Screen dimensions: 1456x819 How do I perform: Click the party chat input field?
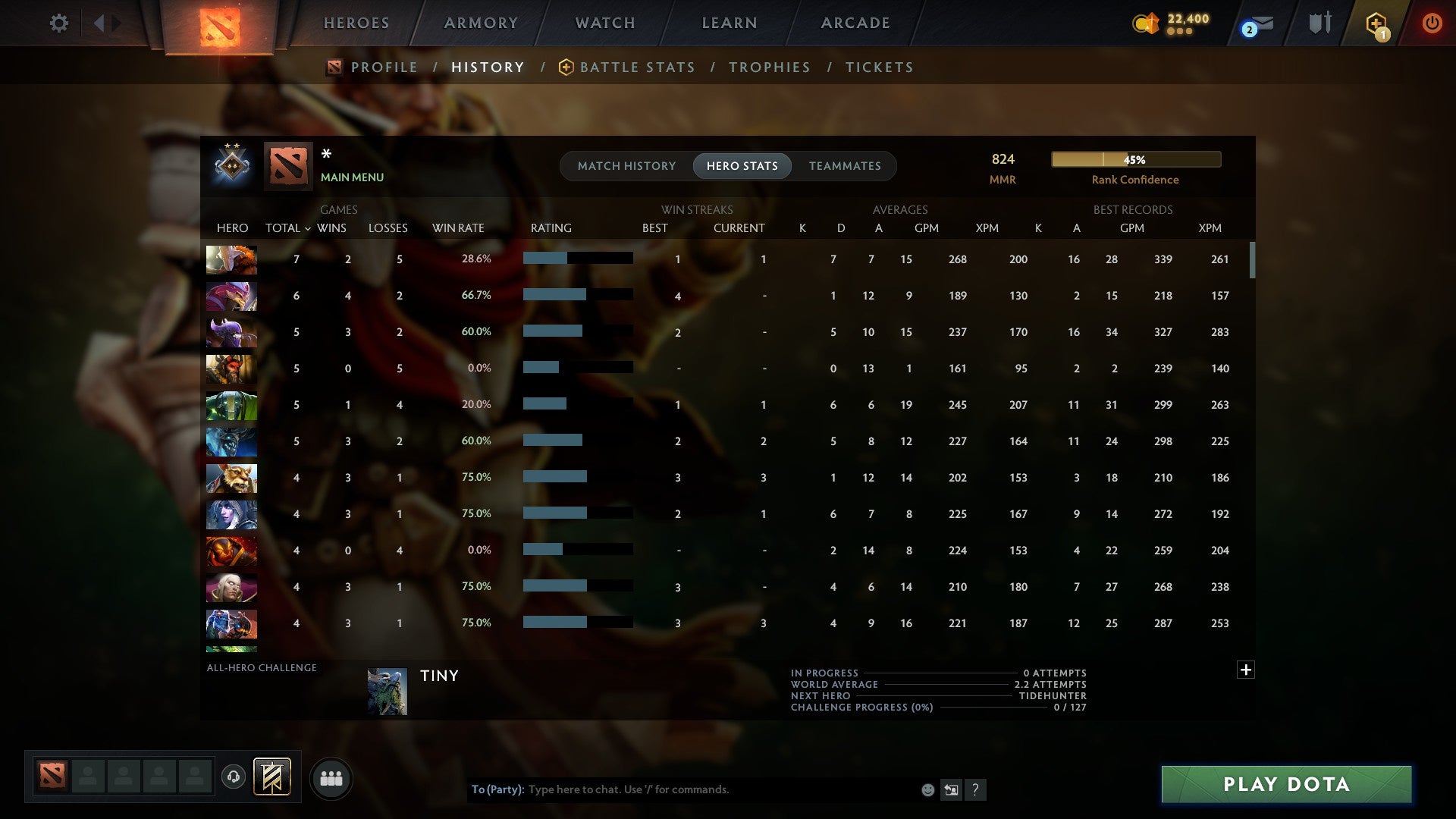click(x=682, y=789)
